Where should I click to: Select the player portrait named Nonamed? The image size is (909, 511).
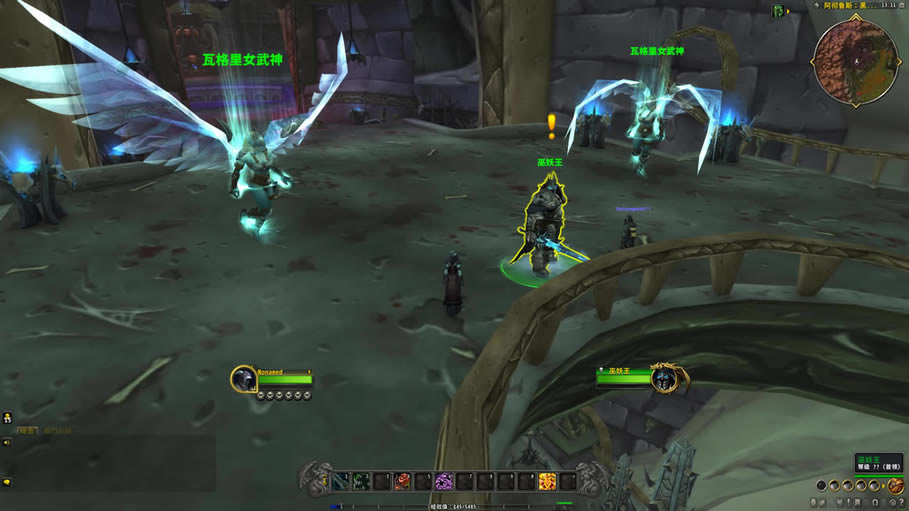click(244, 379)
